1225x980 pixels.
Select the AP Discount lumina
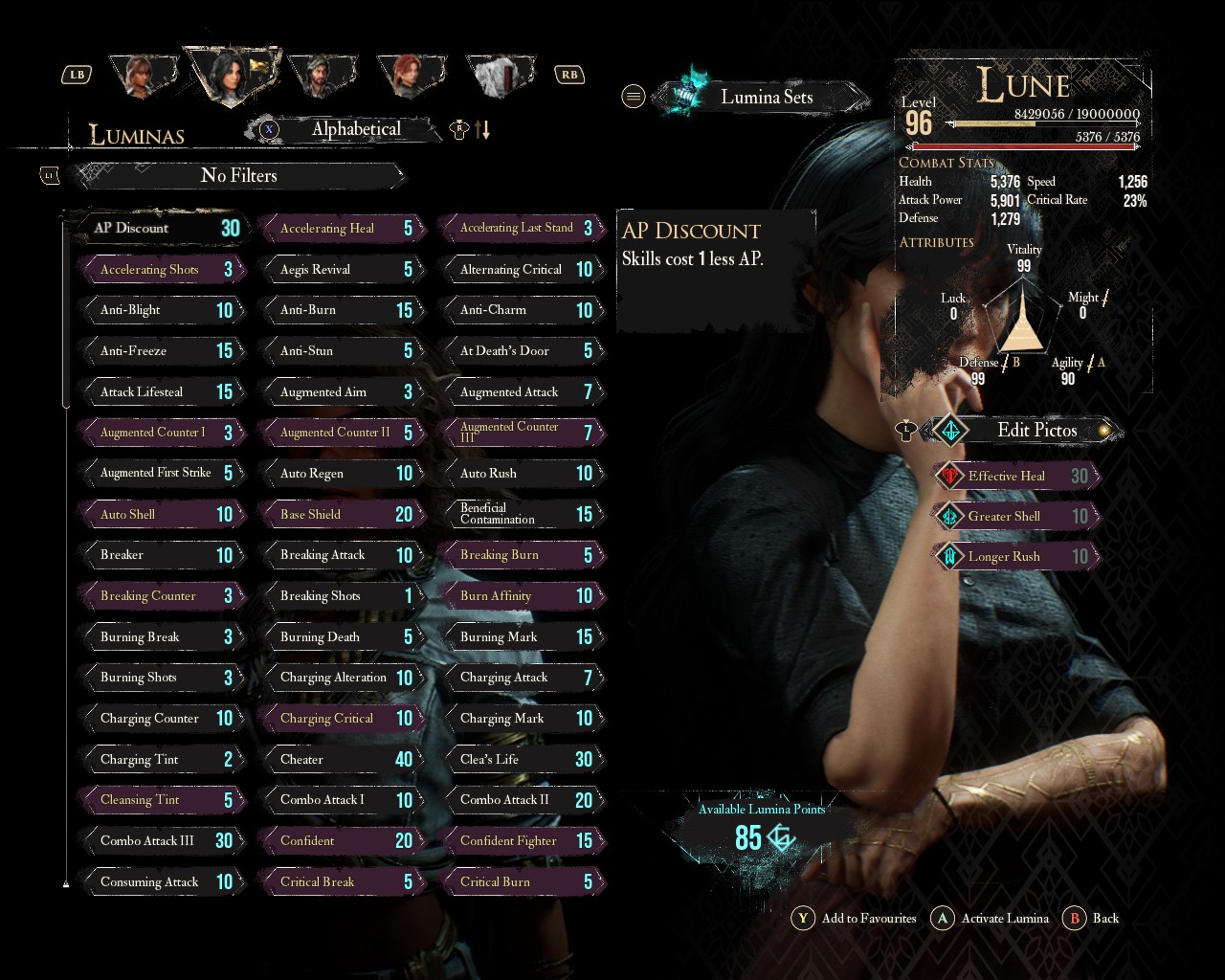[x=158, y=229]
